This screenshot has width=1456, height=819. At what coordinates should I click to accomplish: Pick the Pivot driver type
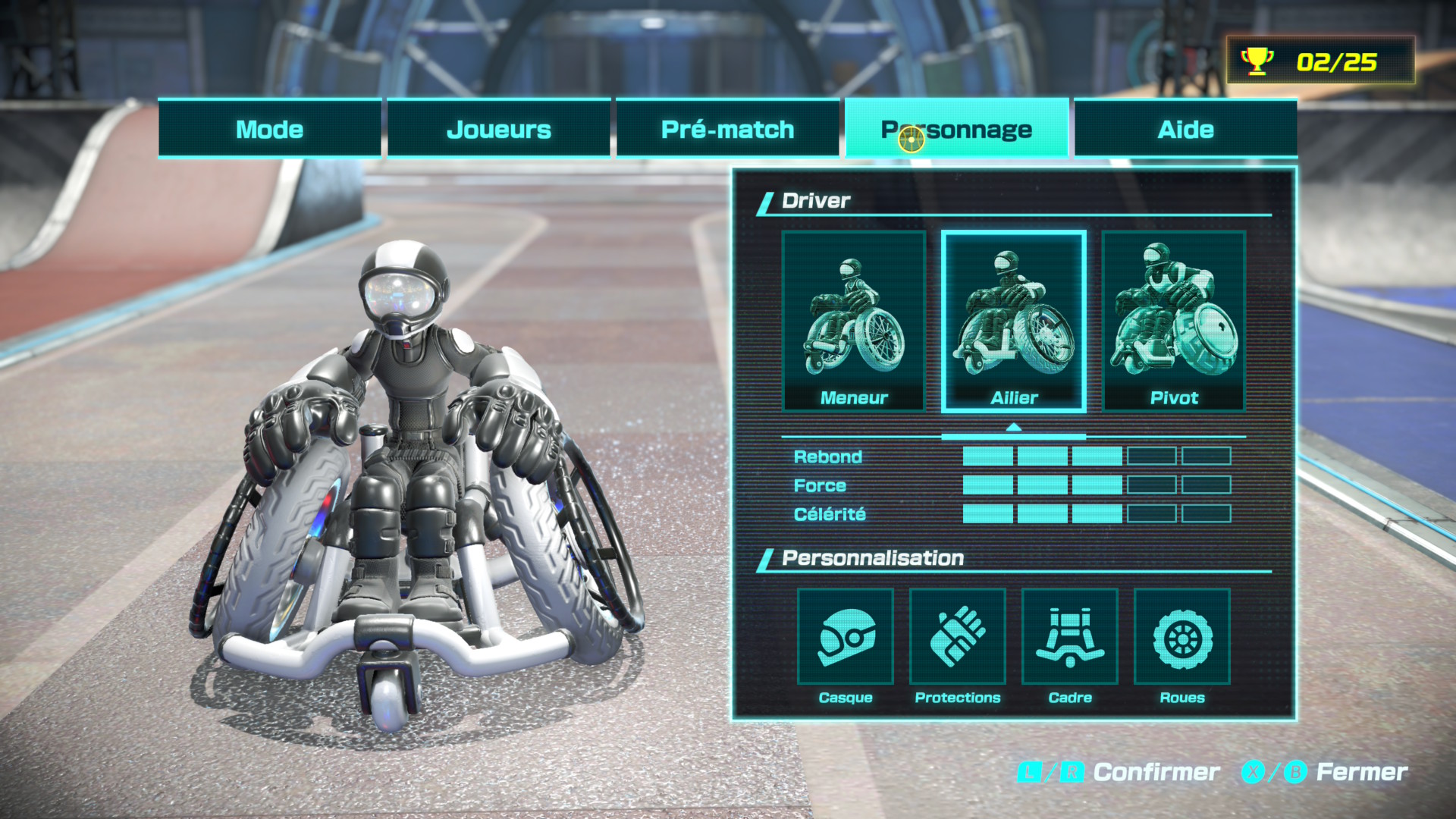click(x=1174, y=322)
